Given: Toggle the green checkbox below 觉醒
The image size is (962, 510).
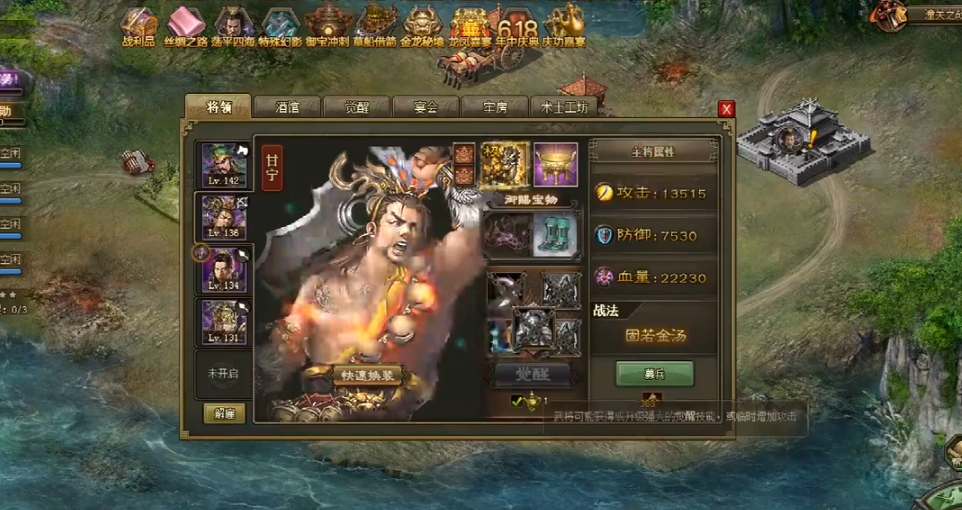Looking at the screenshot, I should click(x=517, y=401).
